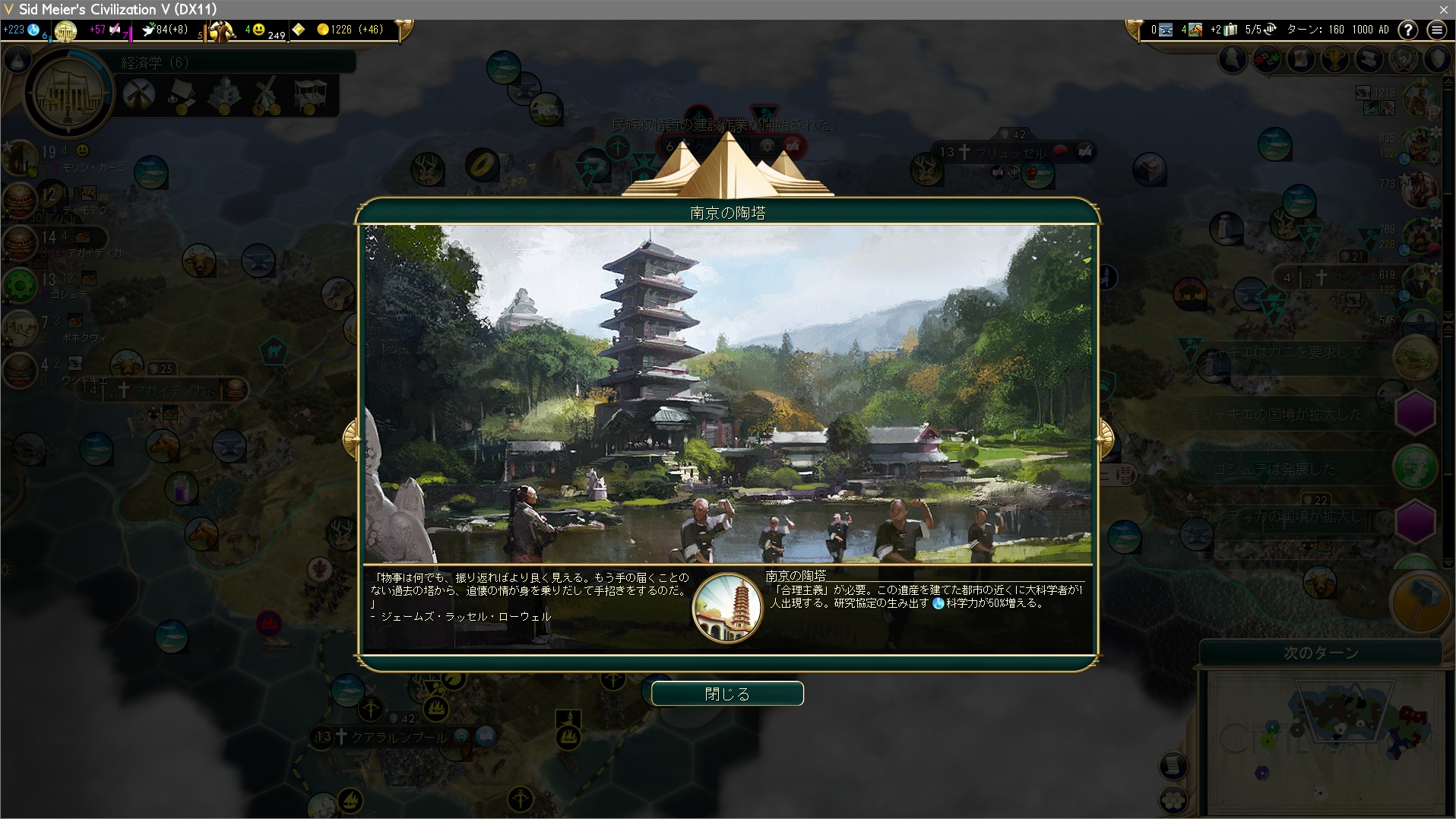Open the victory progress trophy icon

point(1335,59)
